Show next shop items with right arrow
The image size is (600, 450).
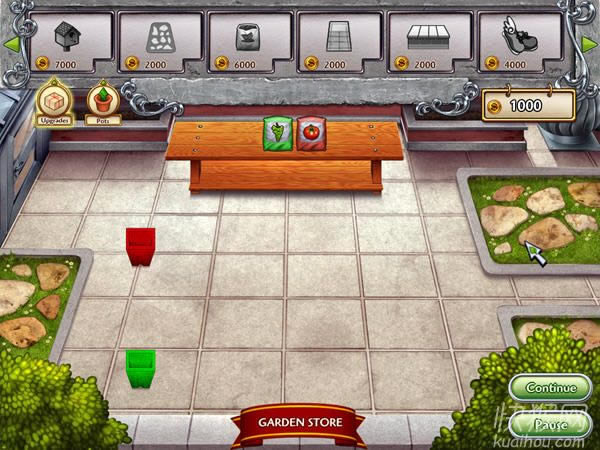590,42
